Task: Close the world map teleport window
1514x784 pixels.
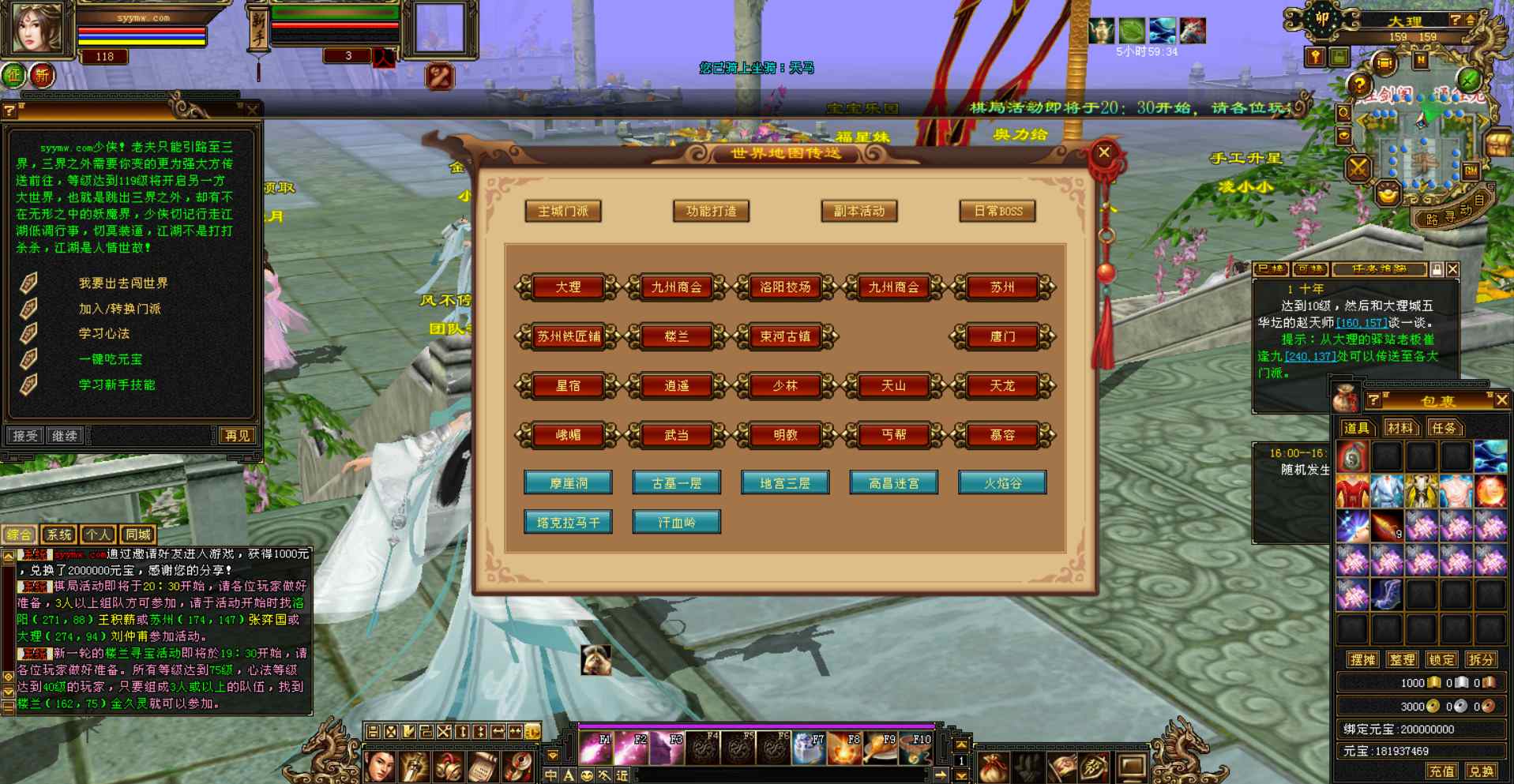Action: 1104,153
